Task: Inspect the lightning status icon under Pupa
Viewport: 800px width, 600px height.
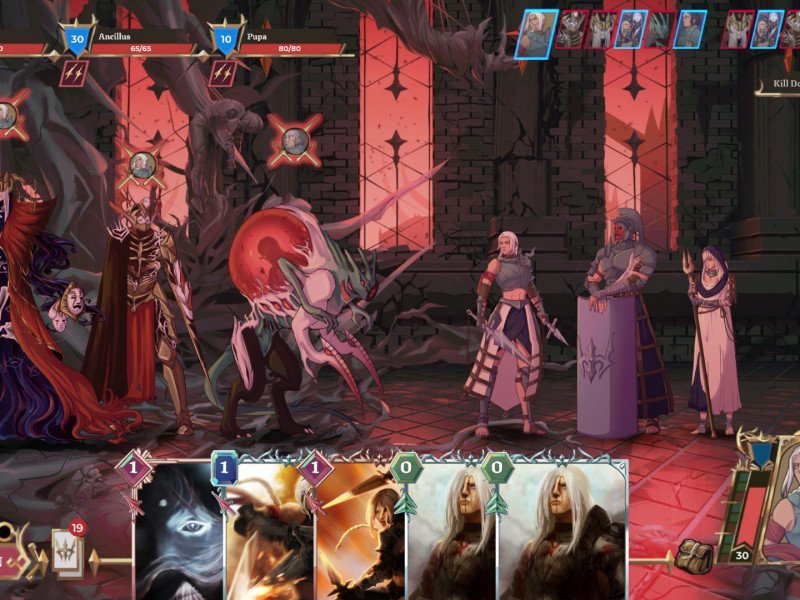Action: [221, 73]
